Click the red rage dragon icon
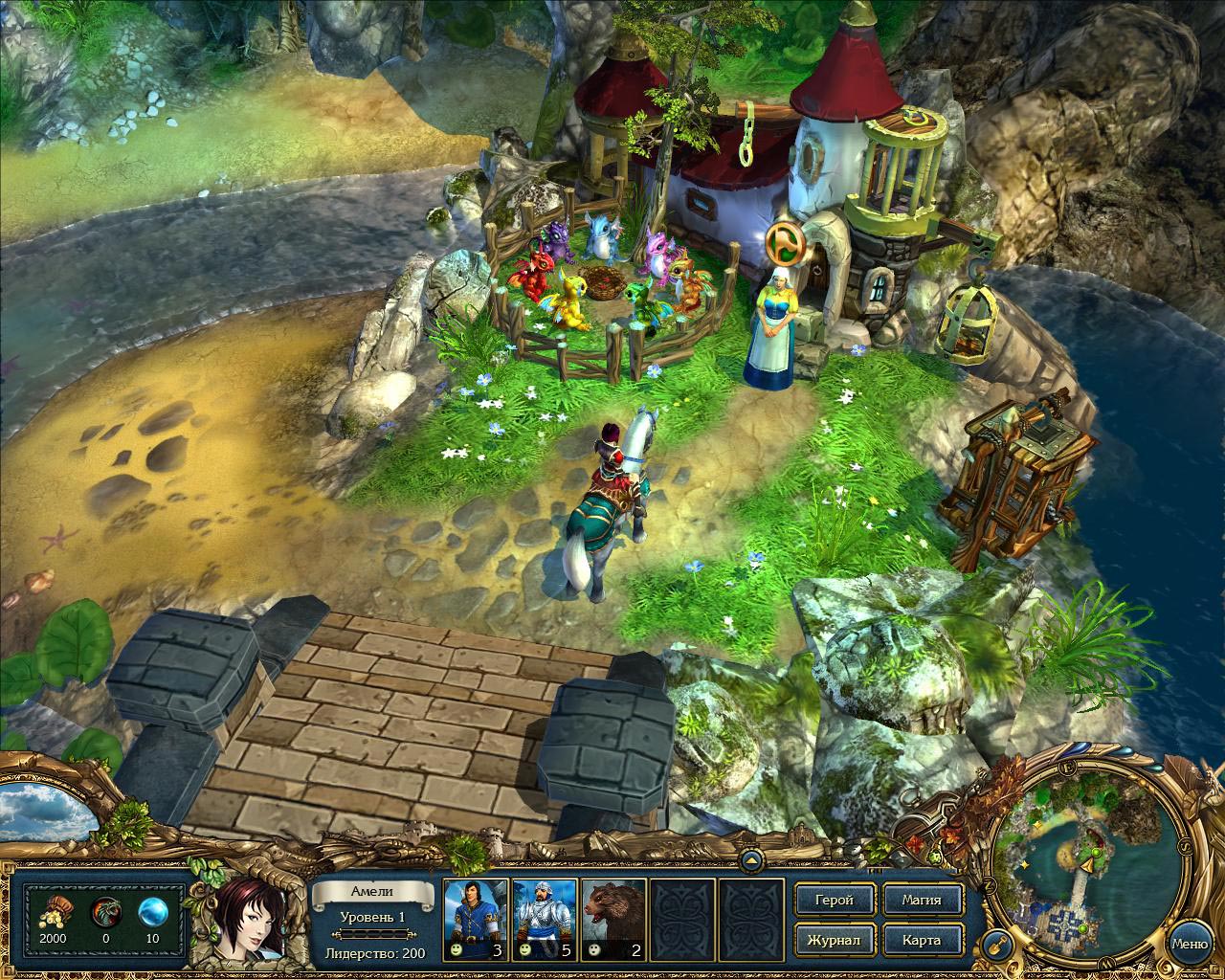Image resolution: width=1225 pixels, height=980 pixels. pos(103,909)
